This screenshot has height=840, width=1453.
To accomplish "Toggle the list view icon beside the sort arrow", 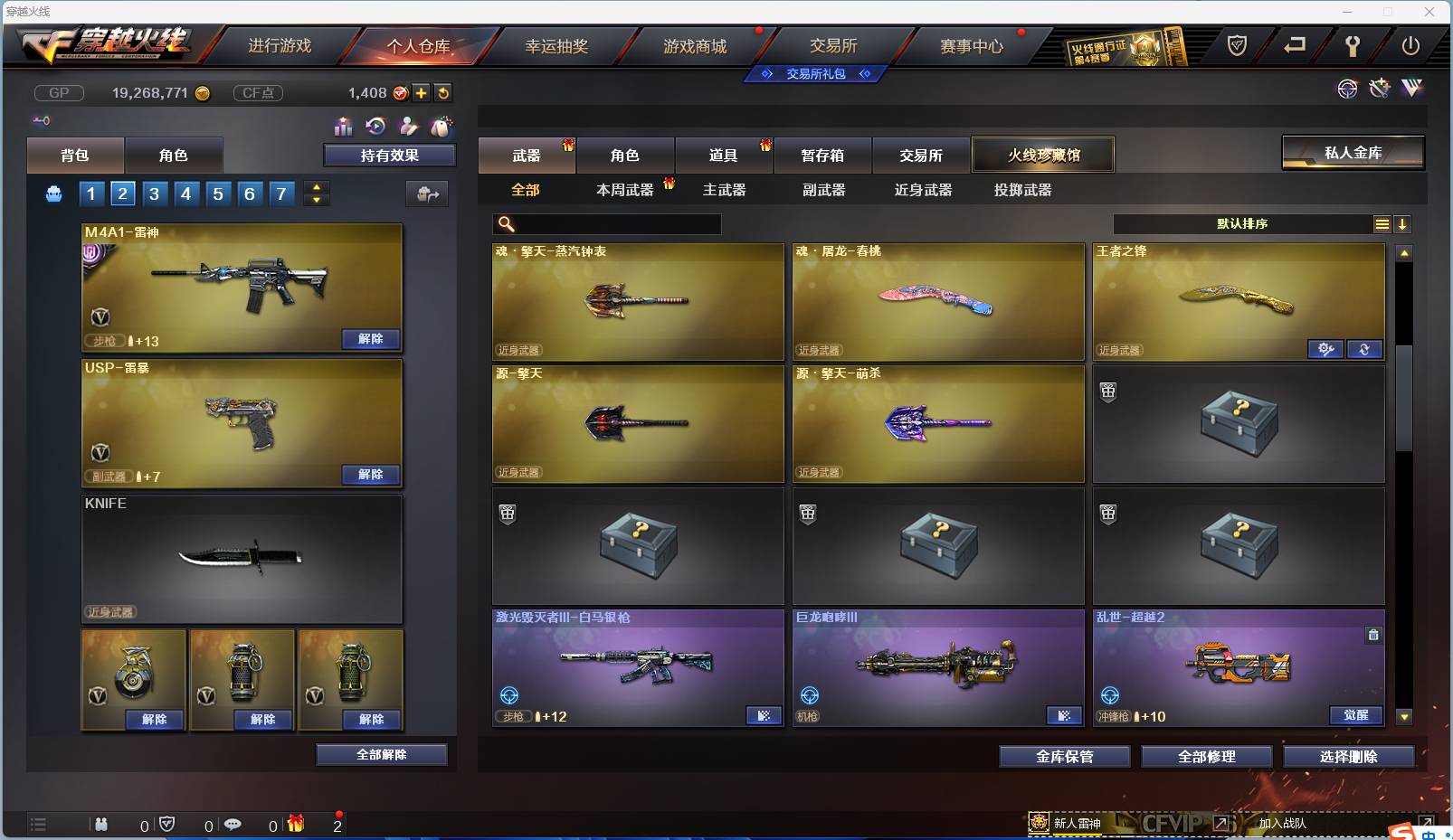I will point(1382,223).
